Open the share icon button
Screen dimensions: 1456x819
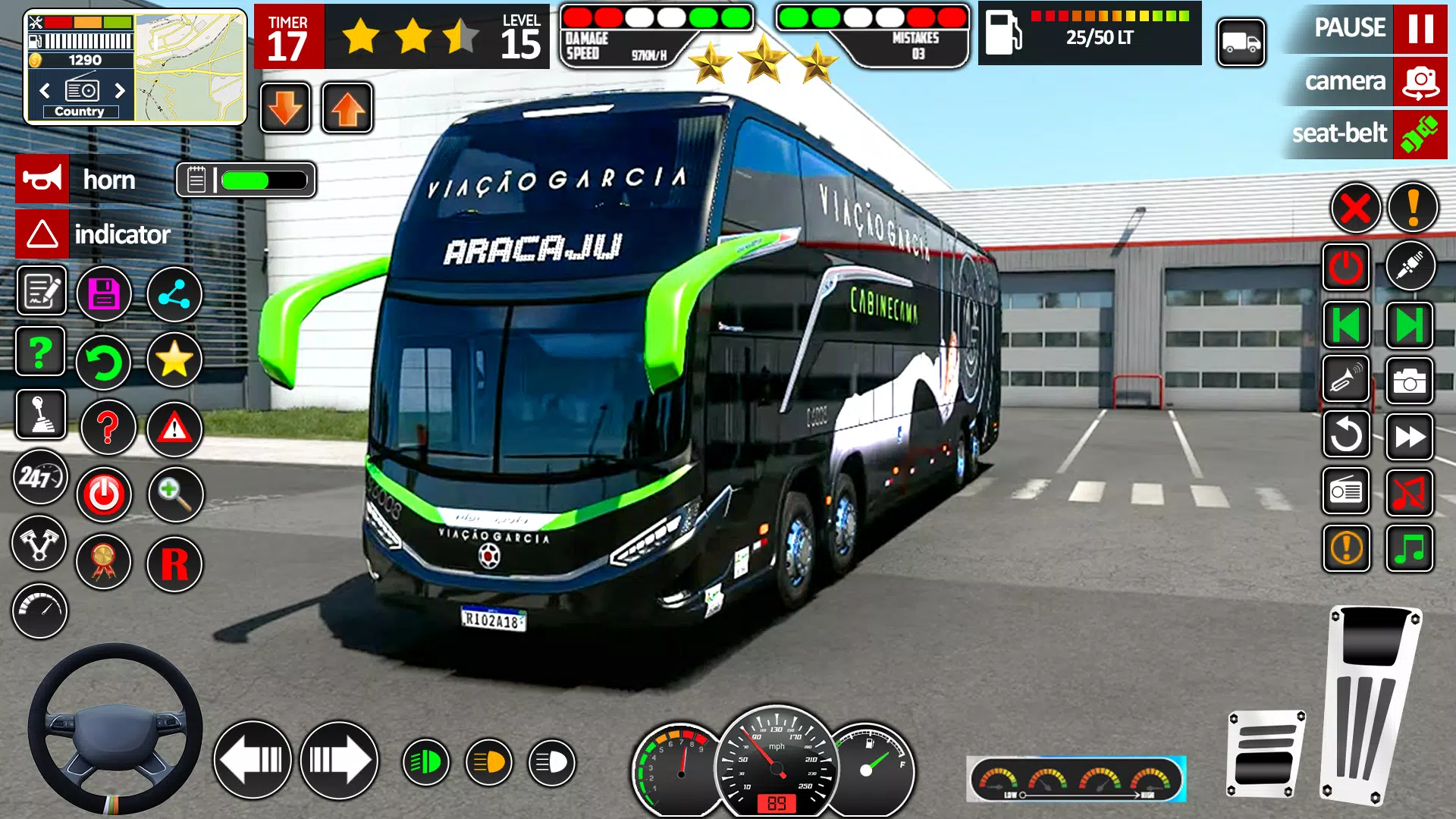coord(174,294)
